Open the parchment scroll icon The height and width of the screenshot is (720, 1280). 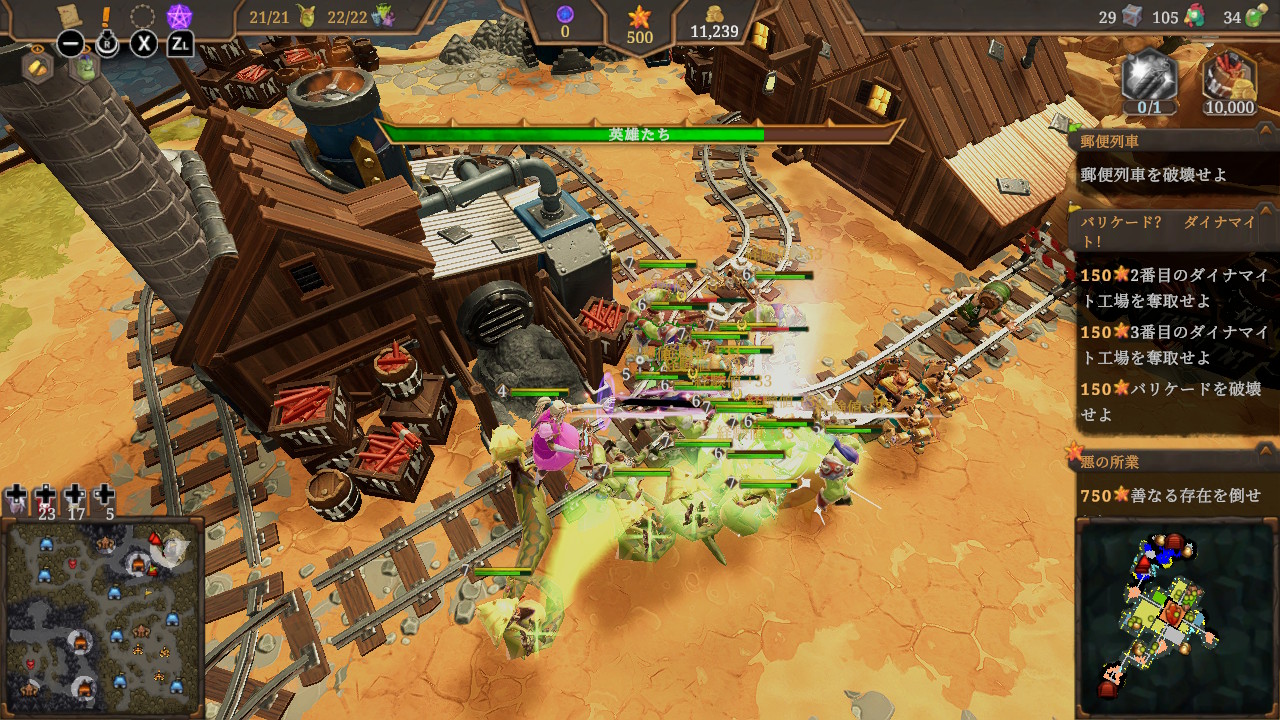tap(69, 16)
